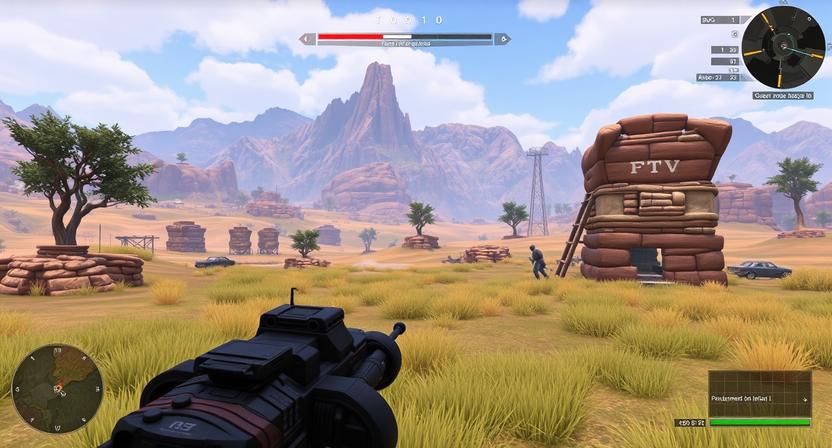Click the round radar compass display
This screenshot has width=832, height=448.
(x=783, y=47)
